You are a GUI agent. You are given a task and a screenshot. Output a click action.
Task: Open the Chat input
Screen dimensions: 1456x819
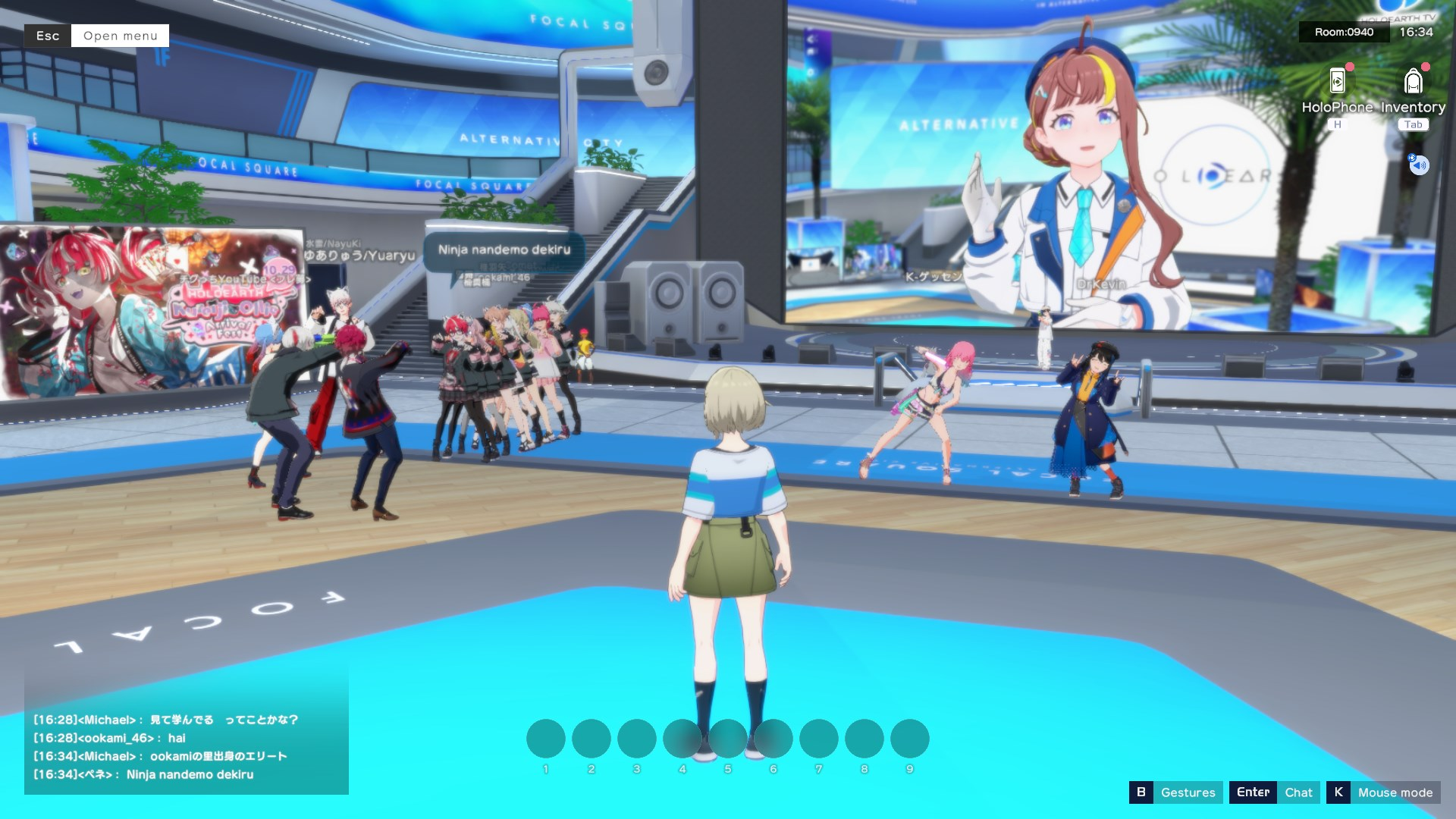pos(1298,792)
